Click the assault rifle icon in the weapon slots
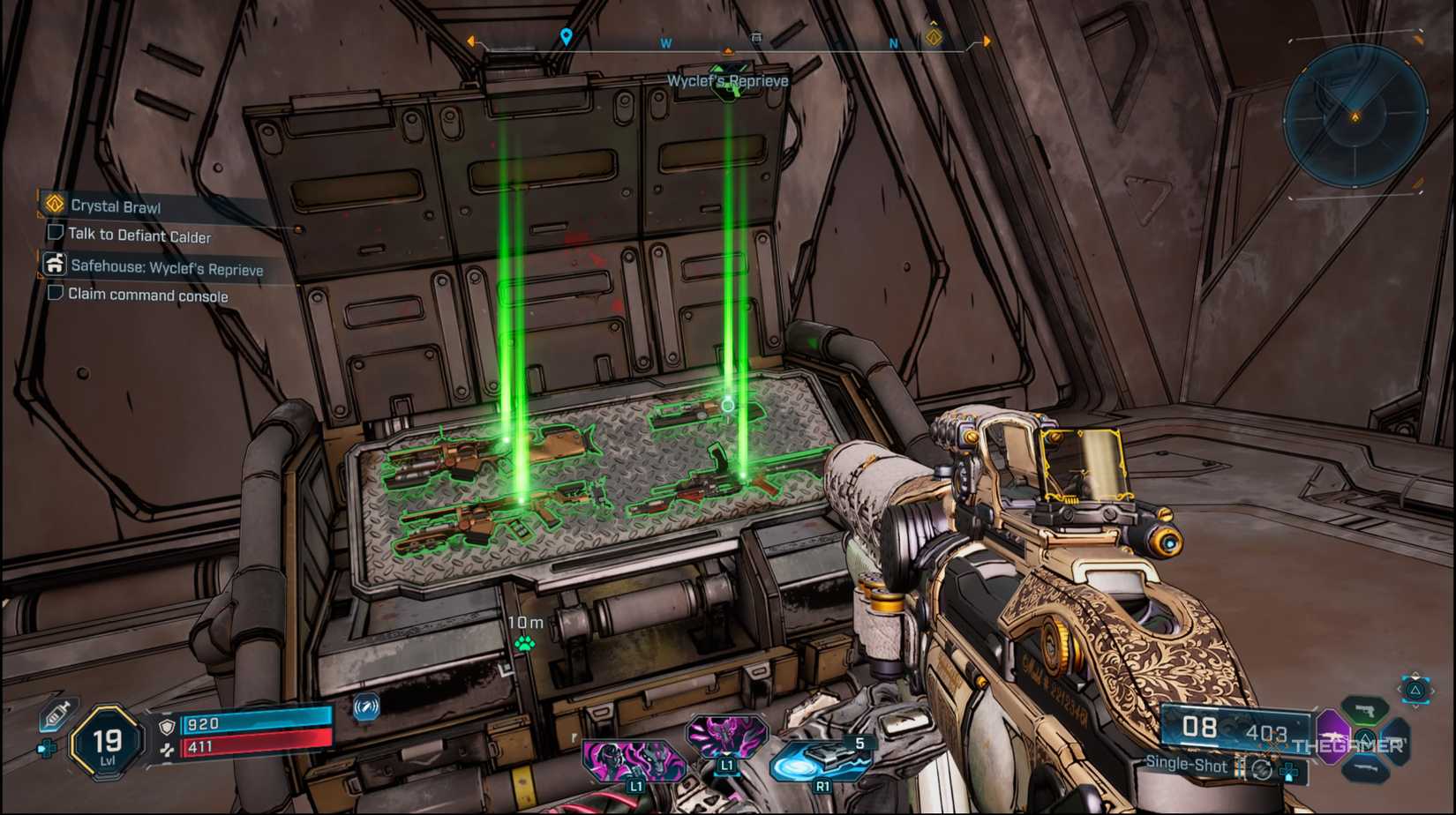This screenshot has width=1456, height=815. coord(1333,735)
